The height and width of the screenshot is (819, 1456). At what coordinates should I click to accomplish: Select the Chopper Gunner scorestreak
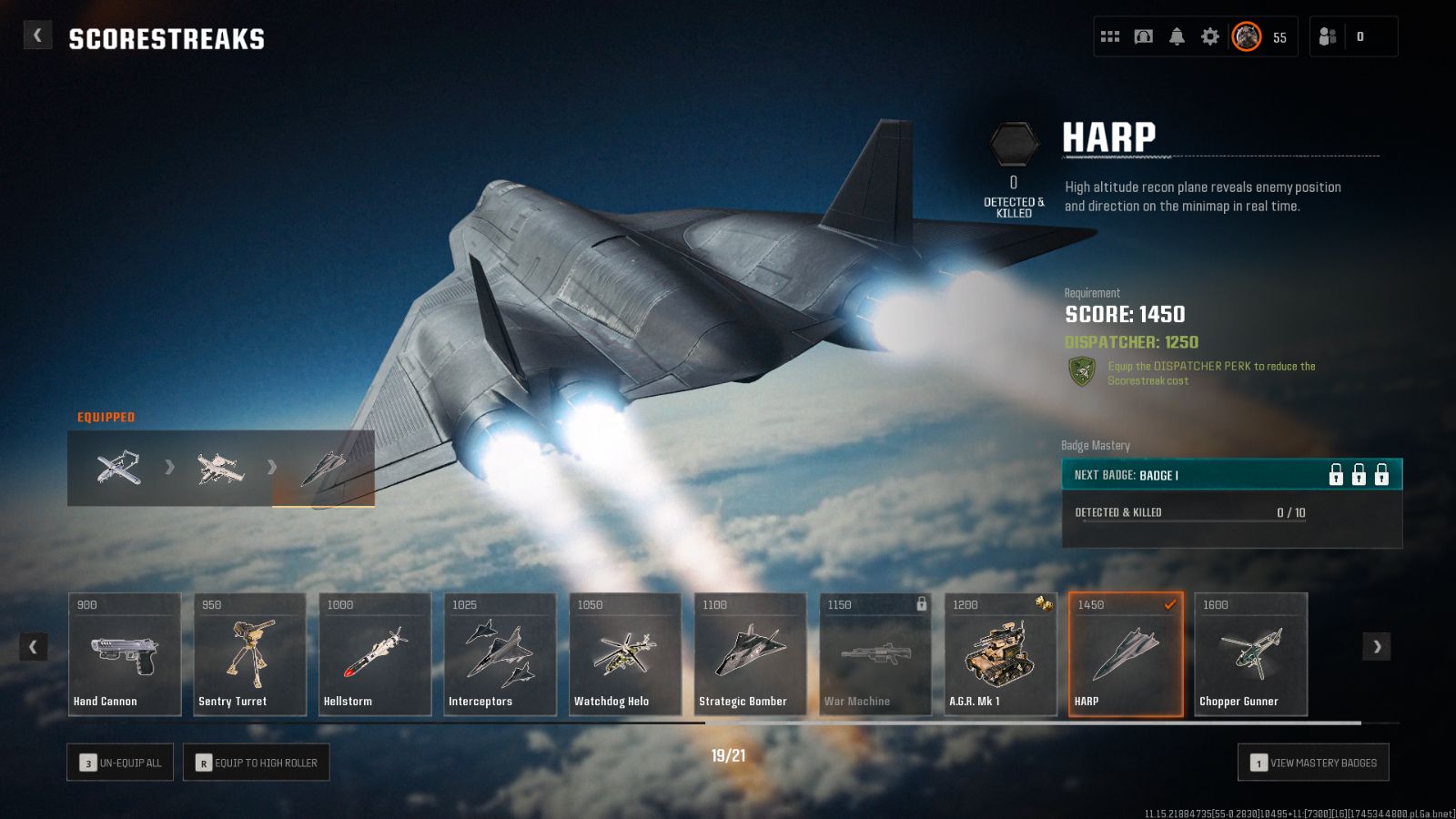pos(1250,655)
